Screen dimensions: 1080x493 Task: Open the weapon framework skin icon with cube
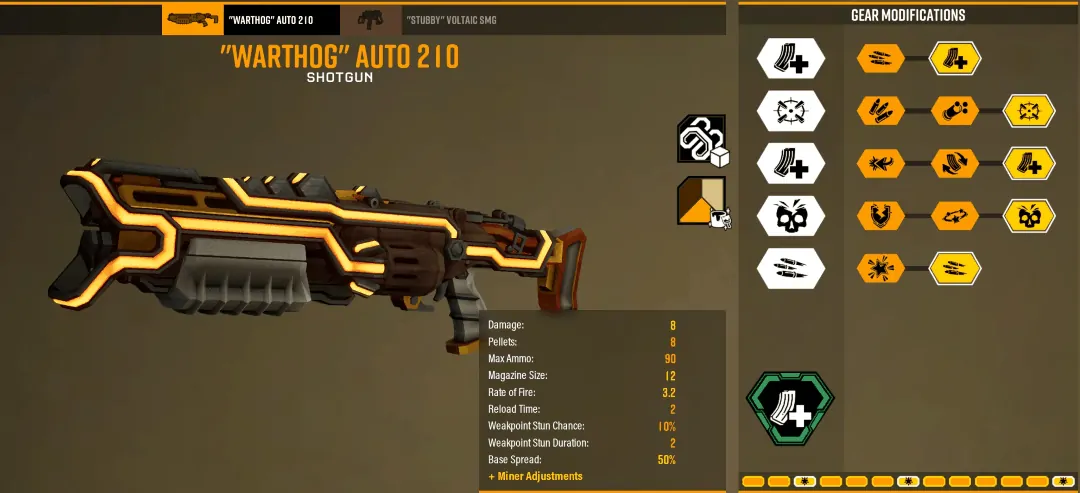[701, 140]
